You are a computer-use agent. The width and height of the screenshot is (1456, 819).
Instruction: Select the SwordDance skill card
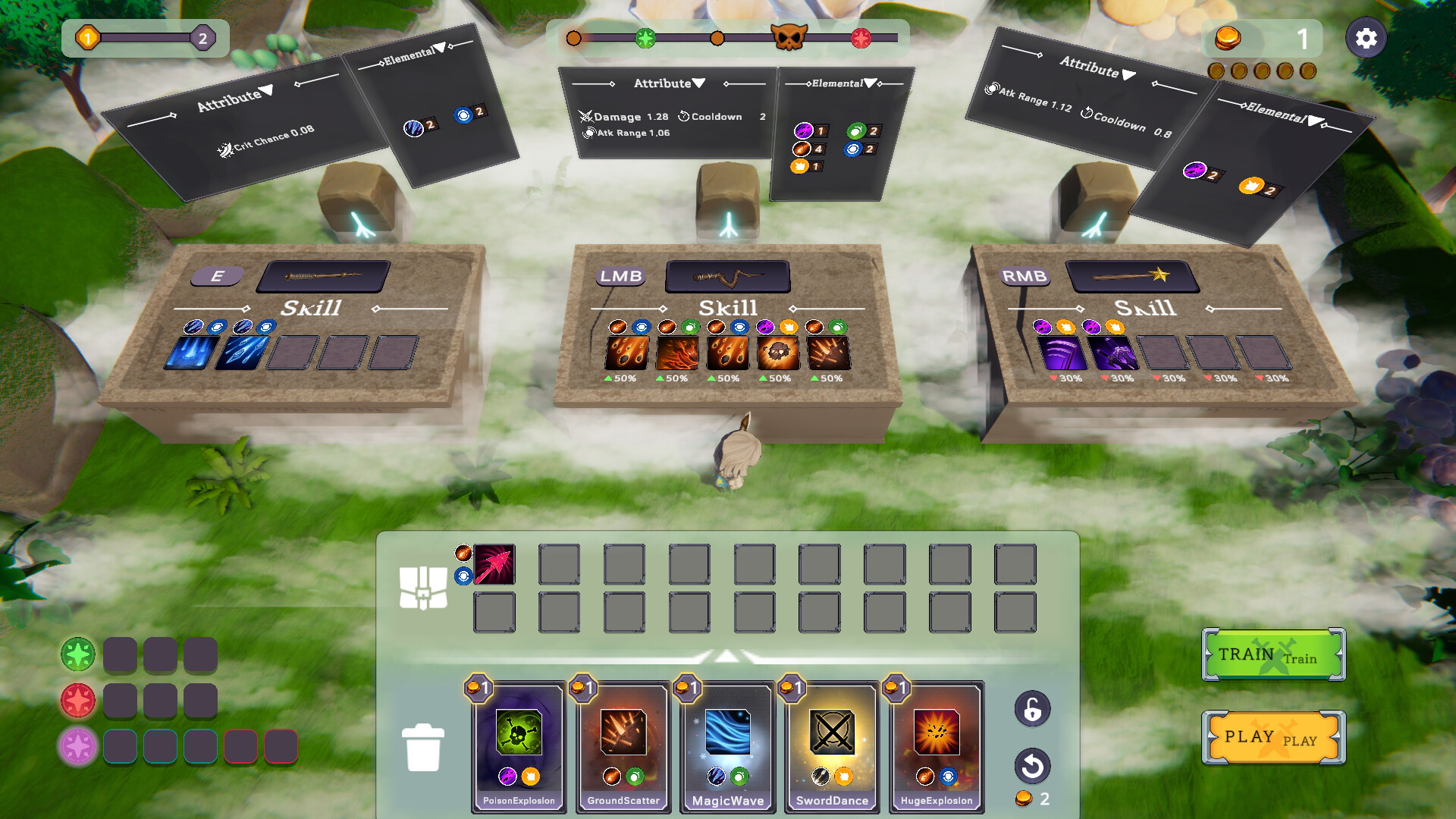point(832,747)
